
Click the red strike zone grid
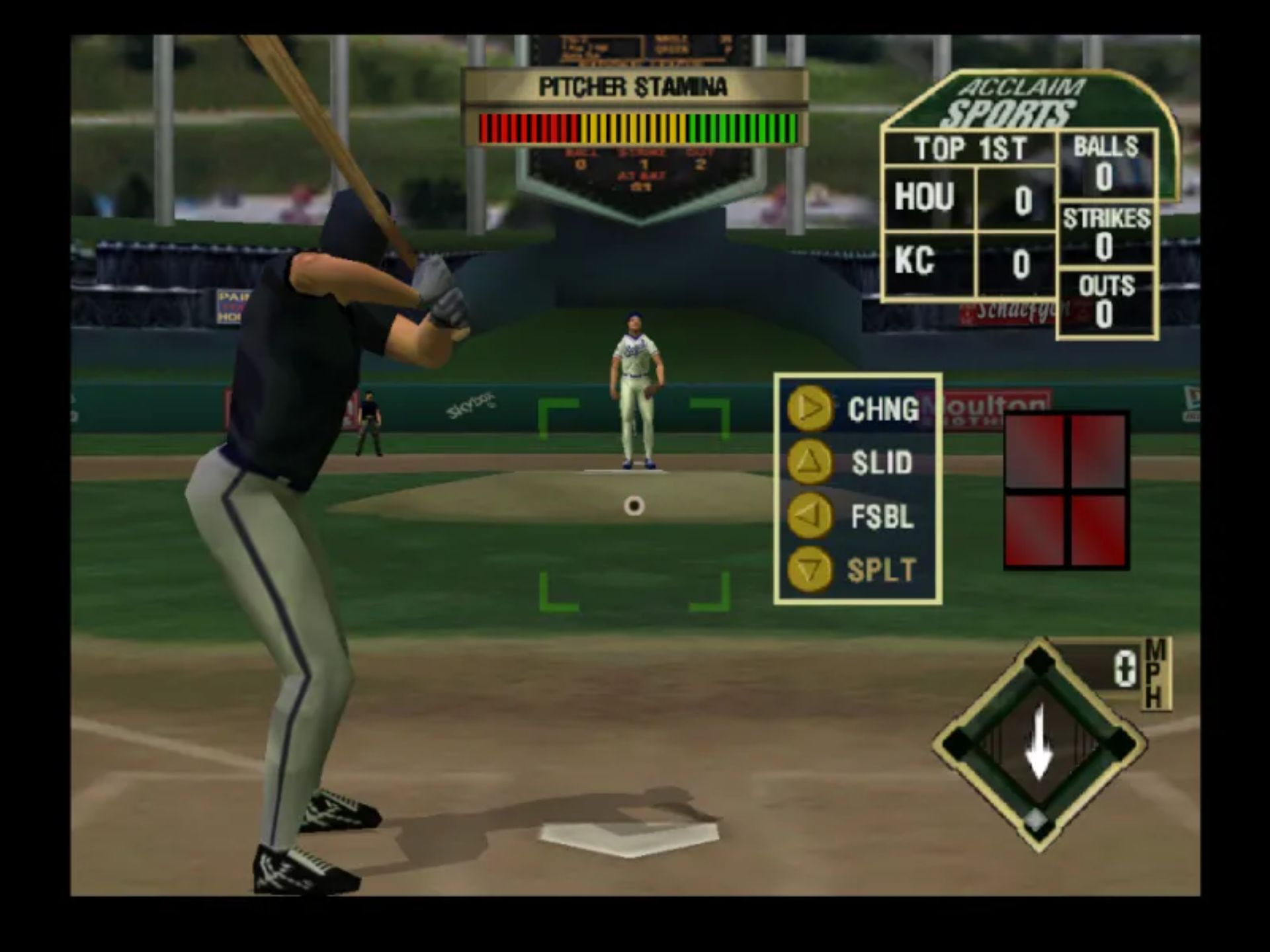(x=1066, y=490)
